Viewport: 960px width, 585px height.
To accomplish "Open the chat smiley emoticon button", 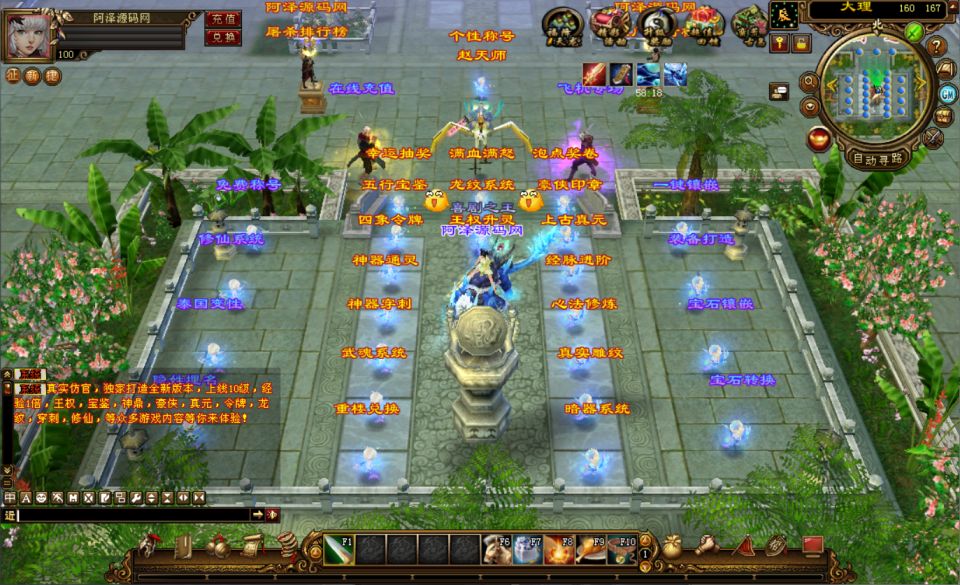I will click(x=41, y=497).
